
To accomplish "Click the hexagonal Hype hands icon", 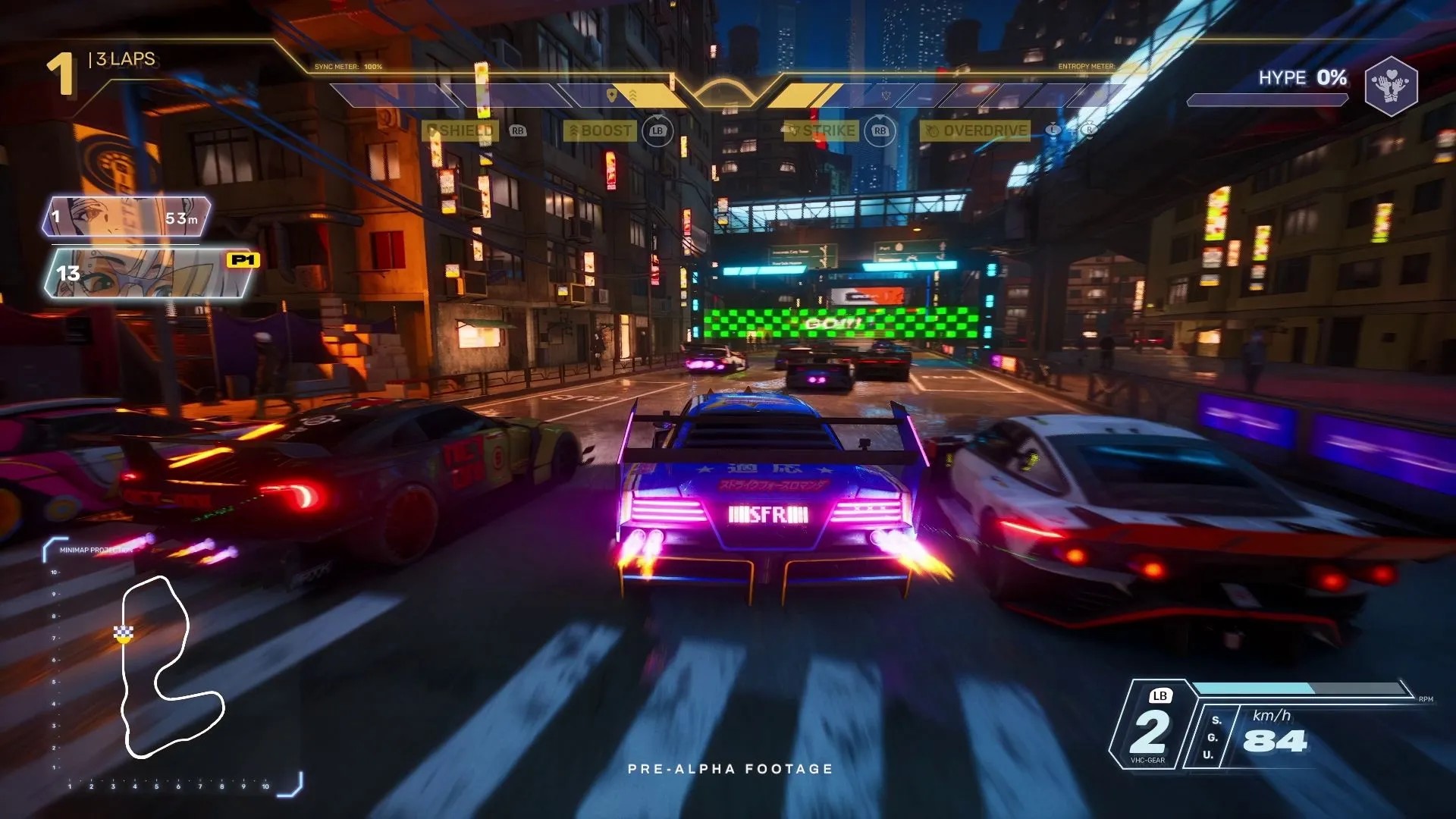I will click(x=1391, y=86).
